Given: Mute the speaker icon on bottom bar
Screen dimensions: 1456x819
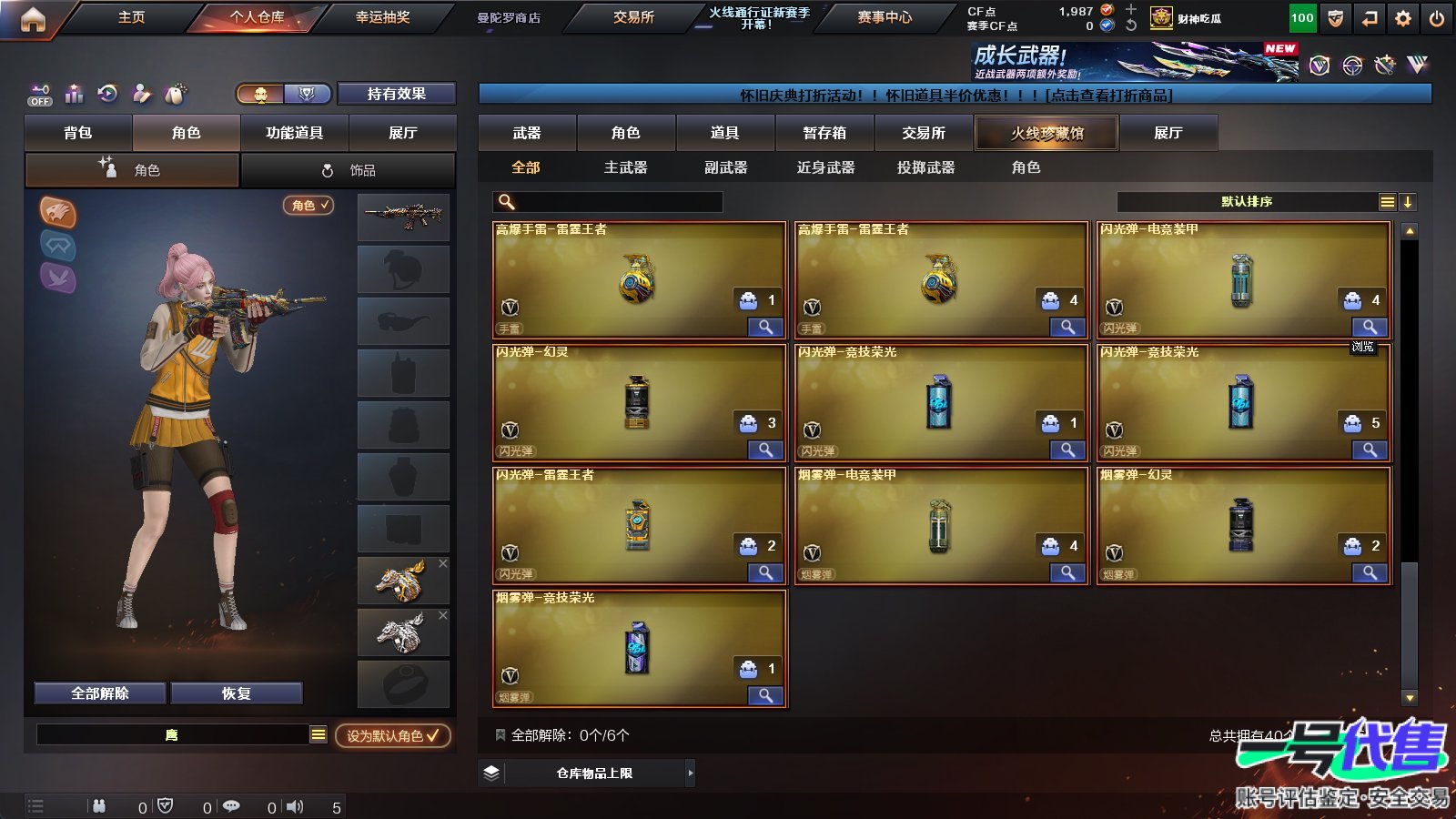Looking at the screenshot, I should [x=295, y=806].
